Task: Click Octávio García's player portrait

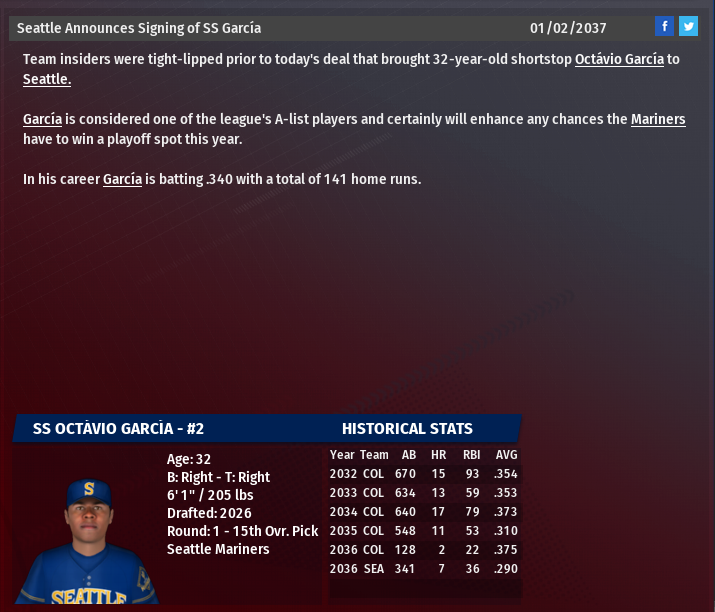Action: pyautogui.click(x=88, y=539)
